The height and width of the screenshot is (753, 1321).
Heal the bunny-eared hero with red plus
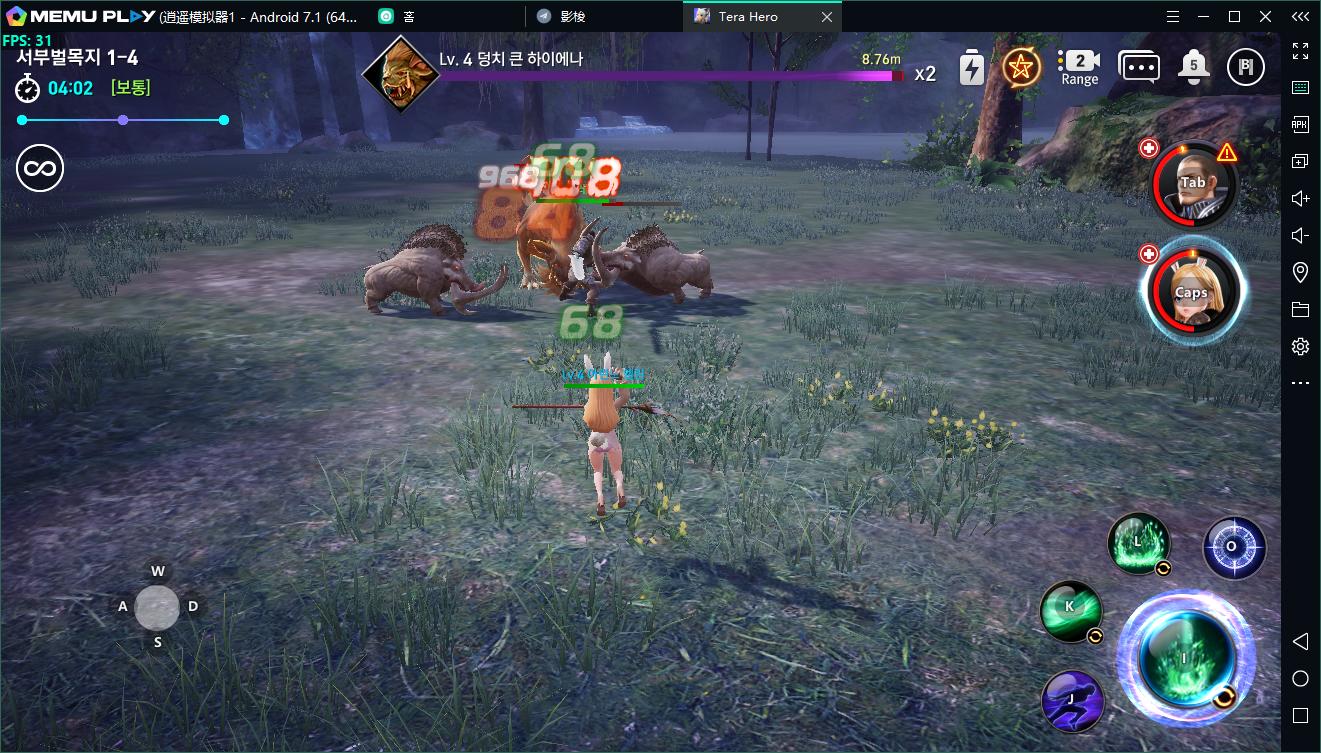(x=1149, y=254)
